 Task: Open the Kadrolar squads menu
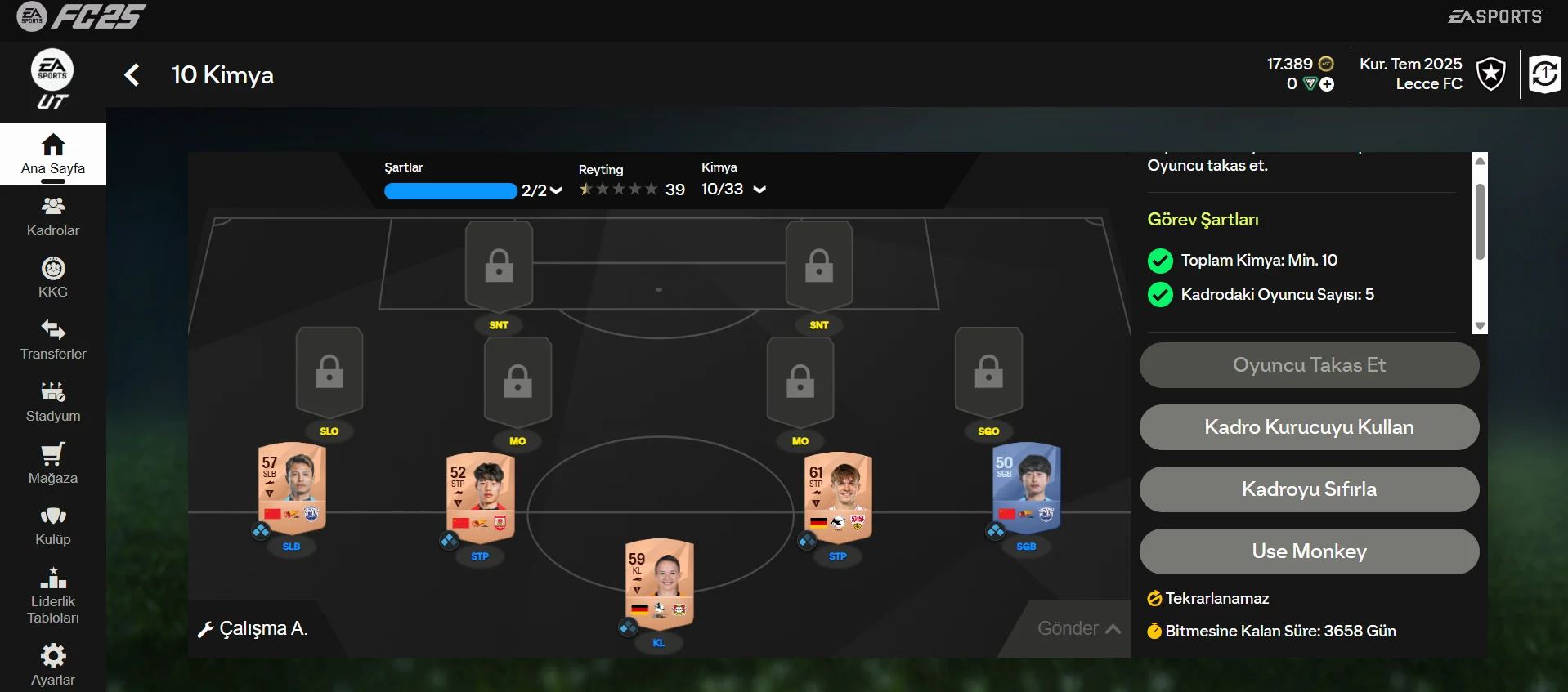coord(53,217)
